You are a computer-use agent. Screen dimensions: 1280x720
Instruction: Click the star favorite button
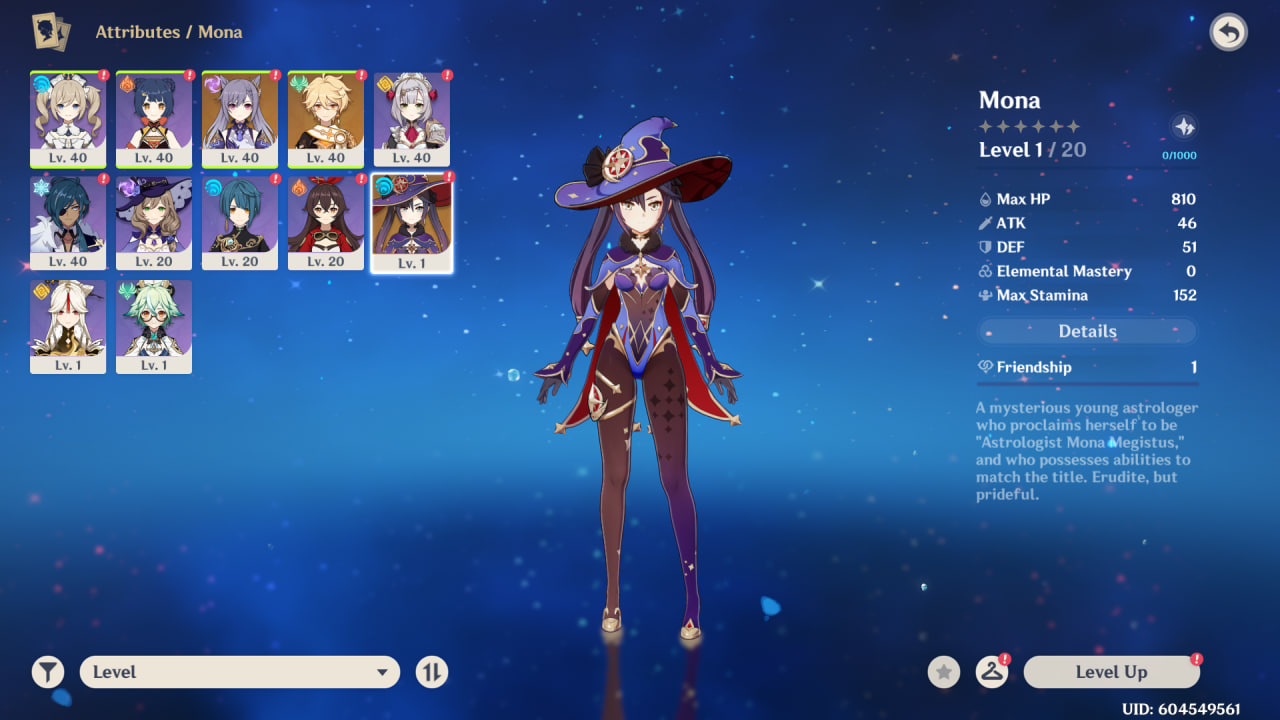click(x=943, y=672)
